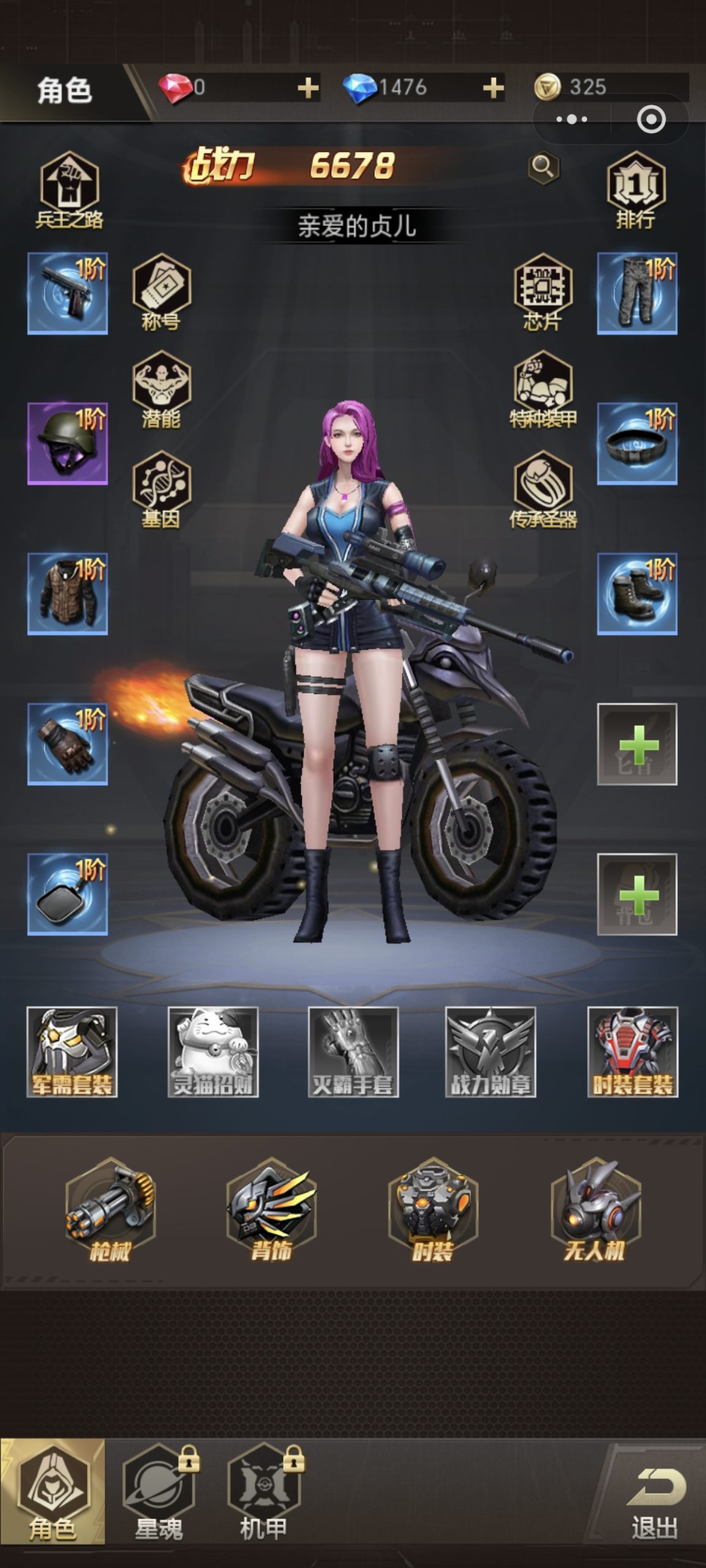Image resolution: width=706 pixels, height=1568 pixels.
Task: Click the magnifying glass search button
Action: [x=543, y=167]
